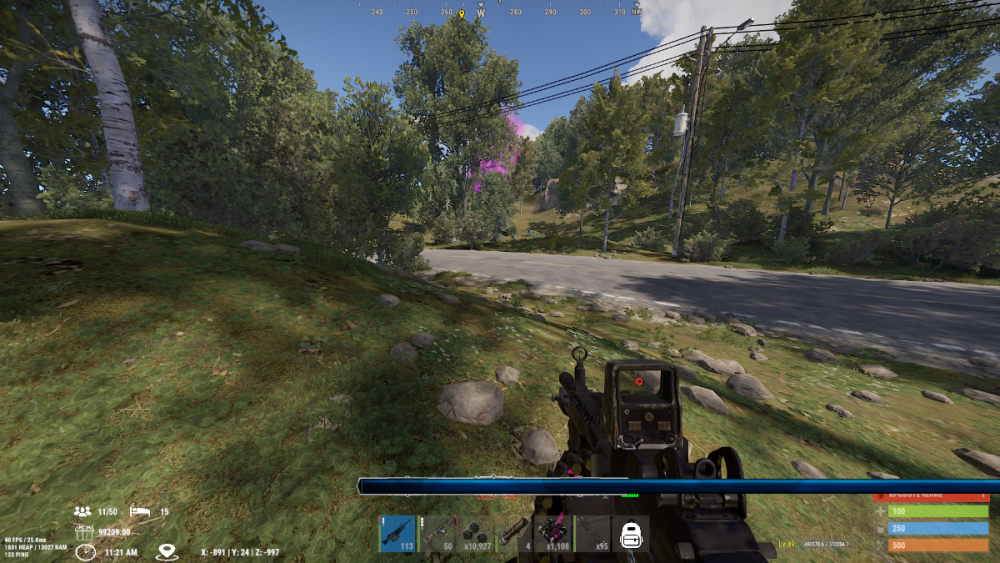Click the gift box icon
Image resolution: width=1000 pixels, height=563 pixels.
pyautogui.click(x=84, y=533)
